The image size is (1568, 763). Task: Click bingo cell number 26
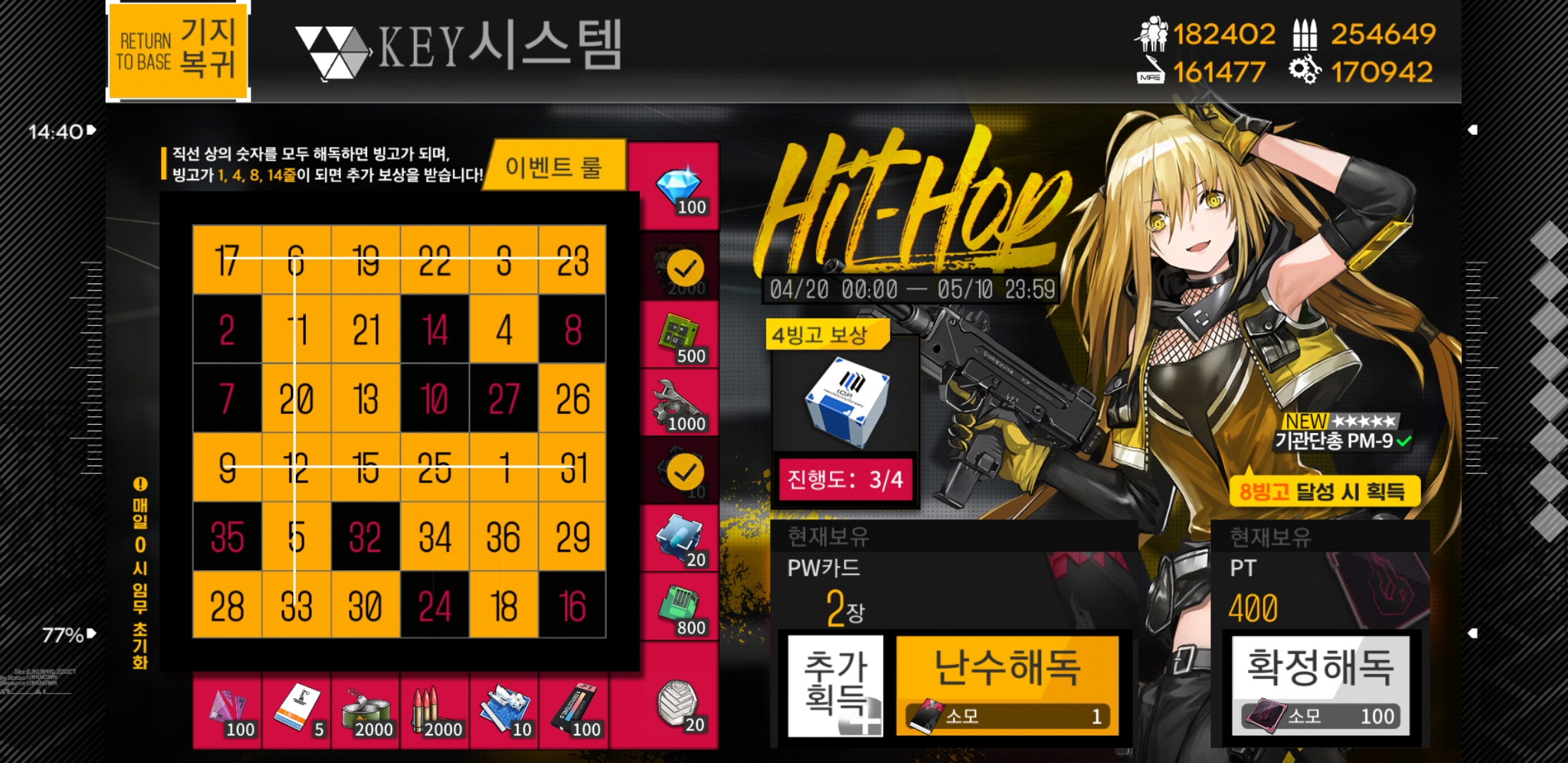point(573,396)
